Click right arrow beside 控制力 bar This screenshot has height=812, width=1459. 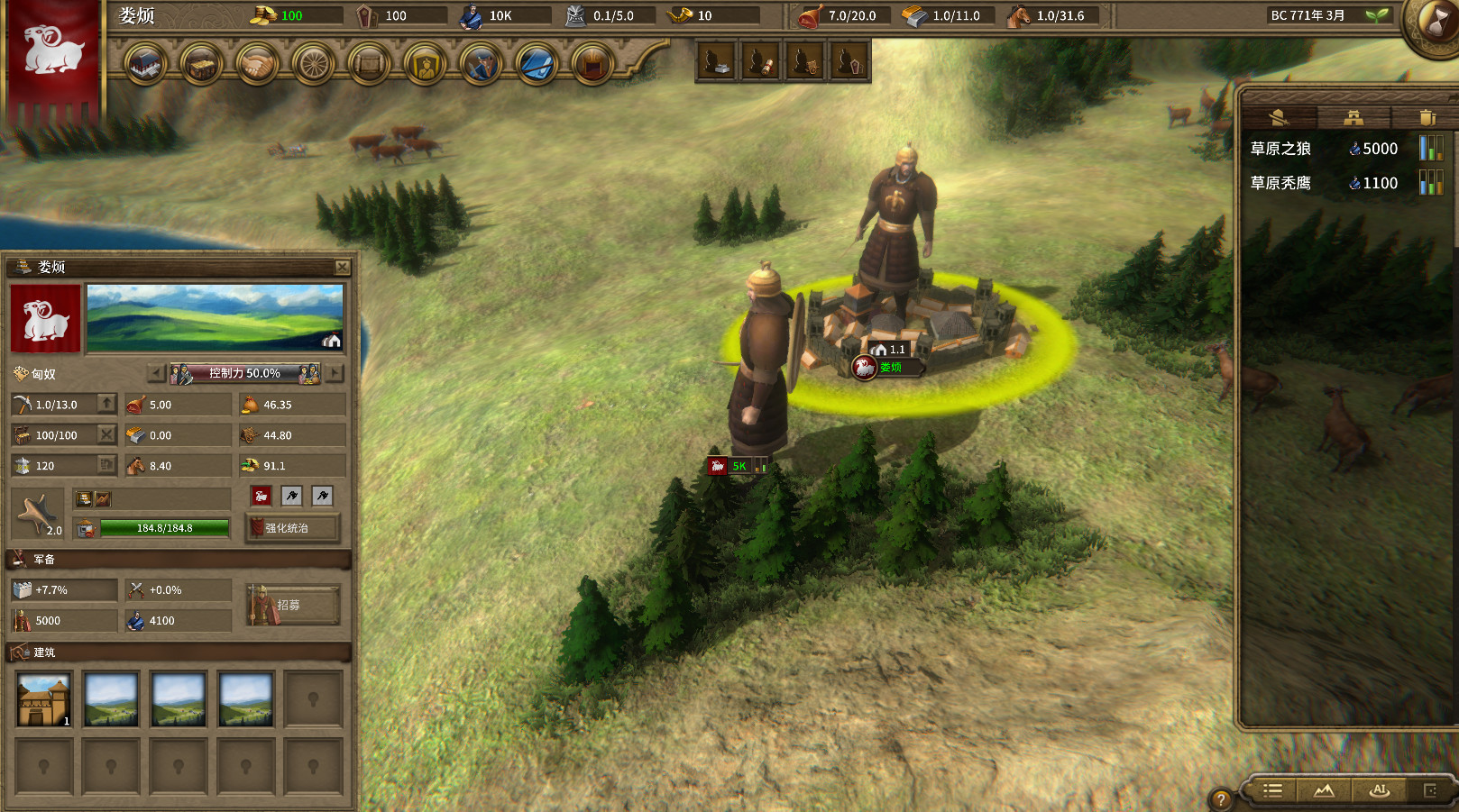(335, 373)
